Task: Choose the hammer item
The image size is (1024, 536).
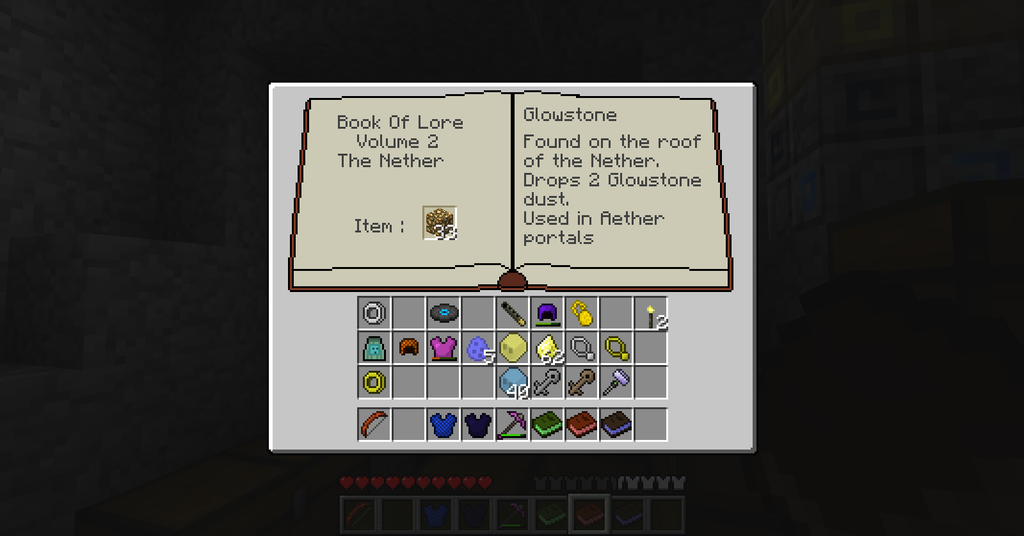Action: (617, 382)
